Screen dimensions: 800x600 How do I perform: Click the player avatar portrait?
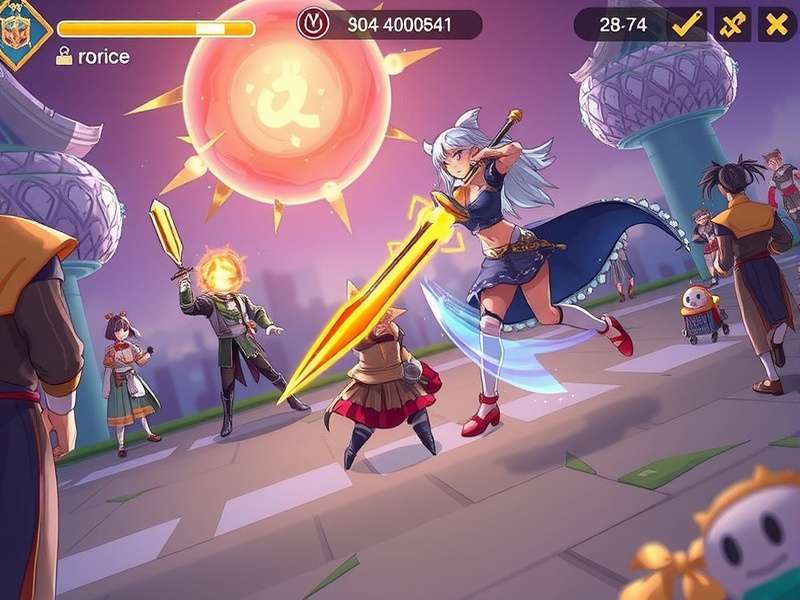(x=18, y=30)
